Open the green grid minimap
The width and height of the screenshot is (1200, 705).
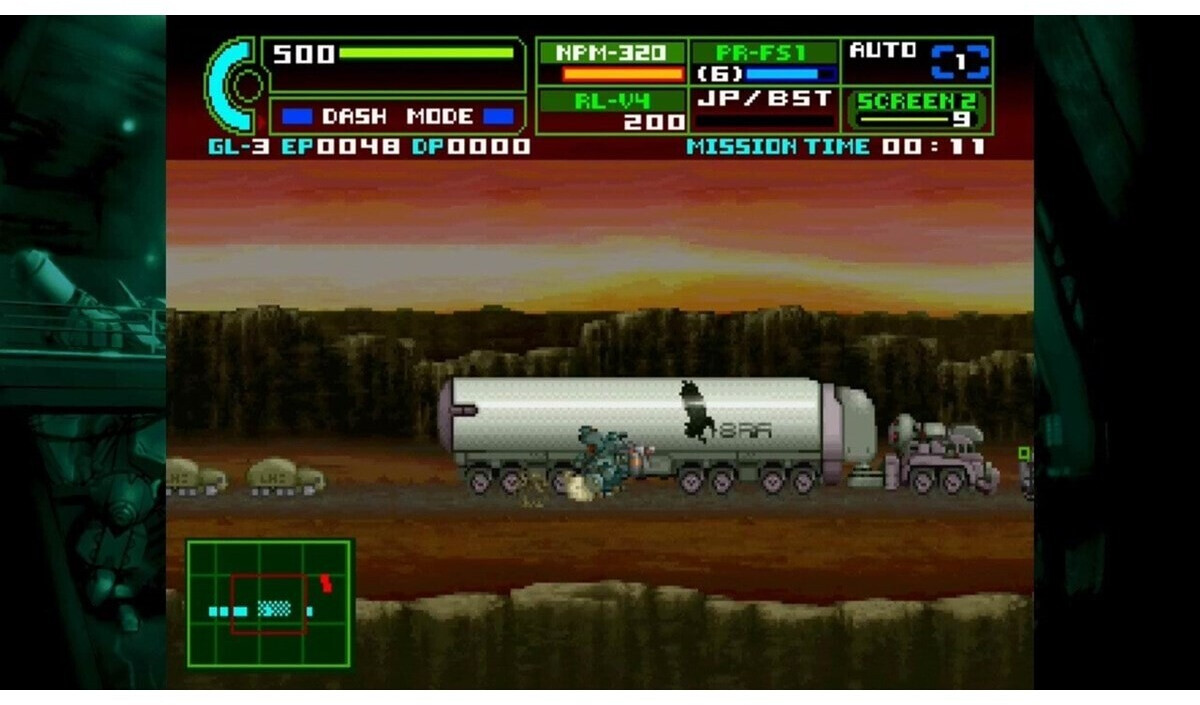click(x=269, y=604)
